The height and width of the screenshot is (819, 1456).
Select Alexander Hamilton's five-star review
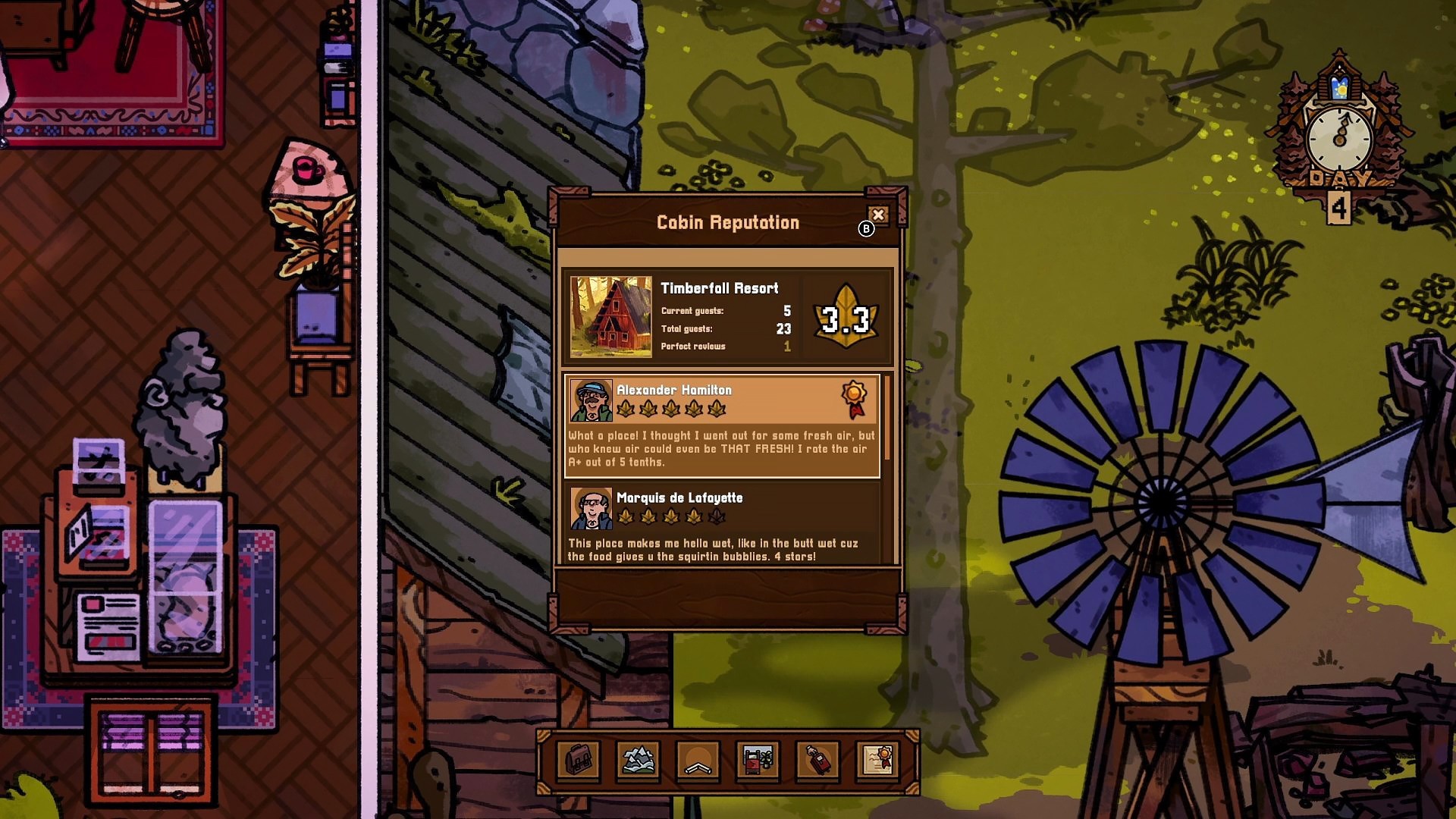(722, 426)
